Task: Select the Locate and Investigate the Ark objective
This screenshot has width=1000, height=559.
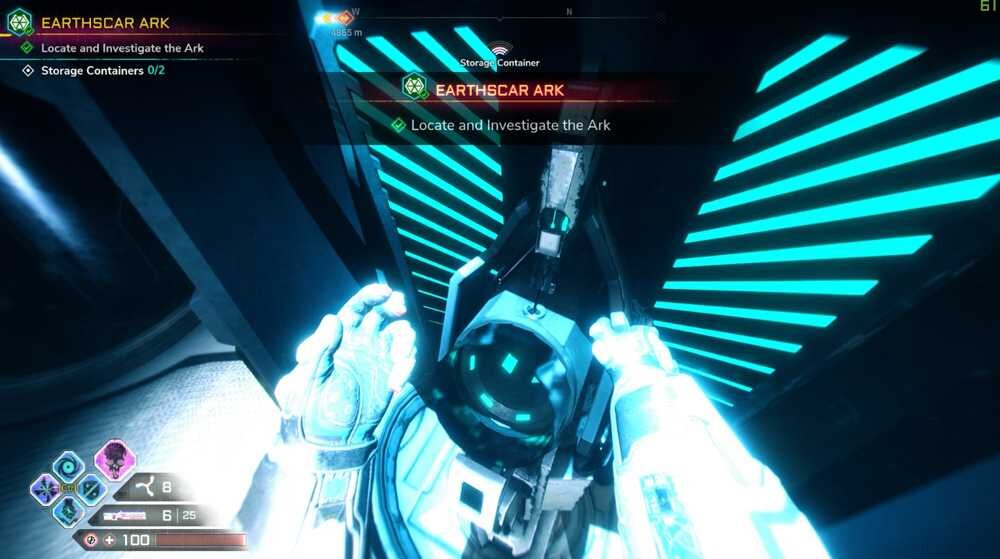Action: pyautogui.click(x=122, y=48)
